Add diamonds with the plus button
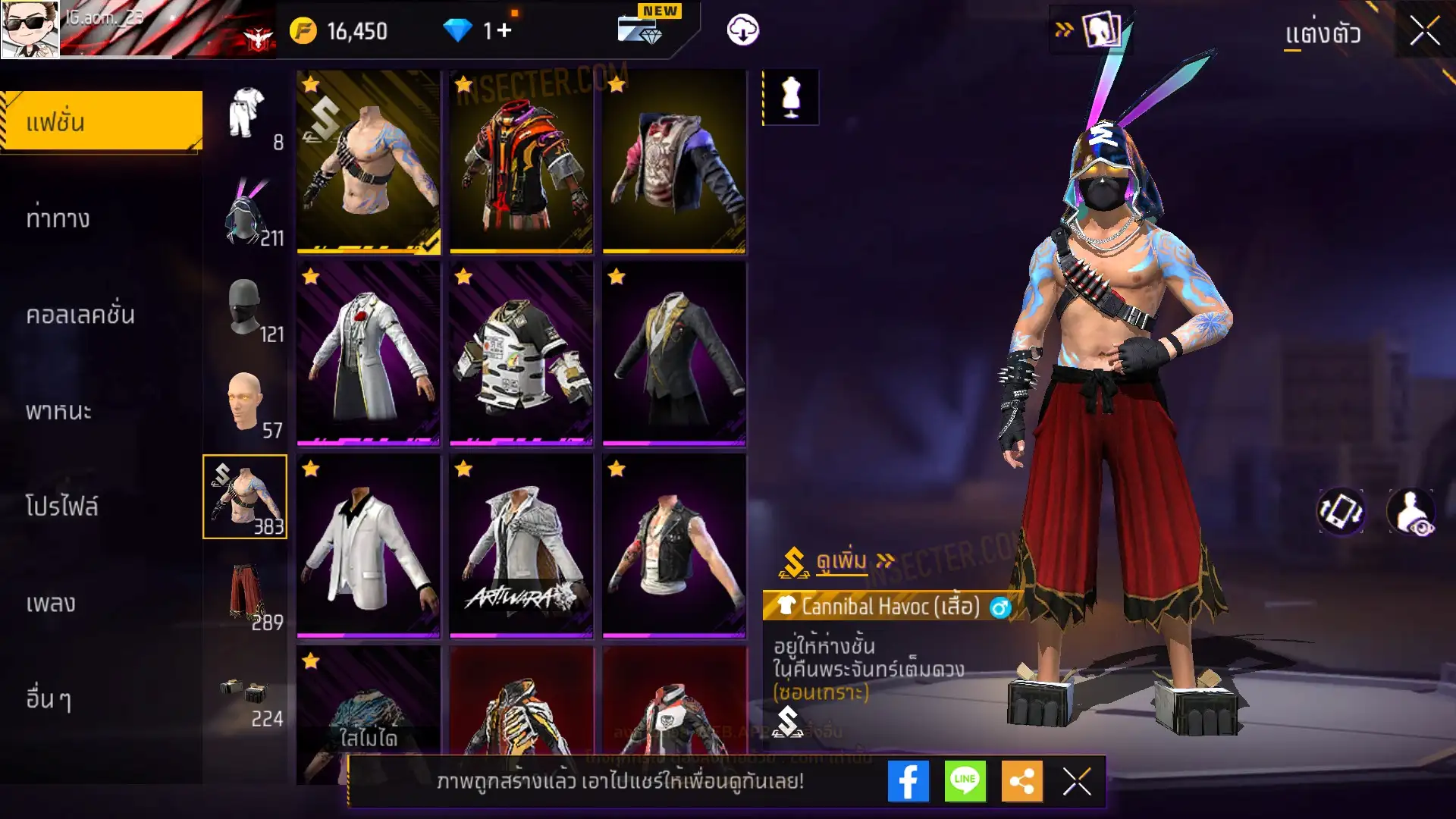The width and height of the screenshot is (1456, 819). (x=504, y=30)
